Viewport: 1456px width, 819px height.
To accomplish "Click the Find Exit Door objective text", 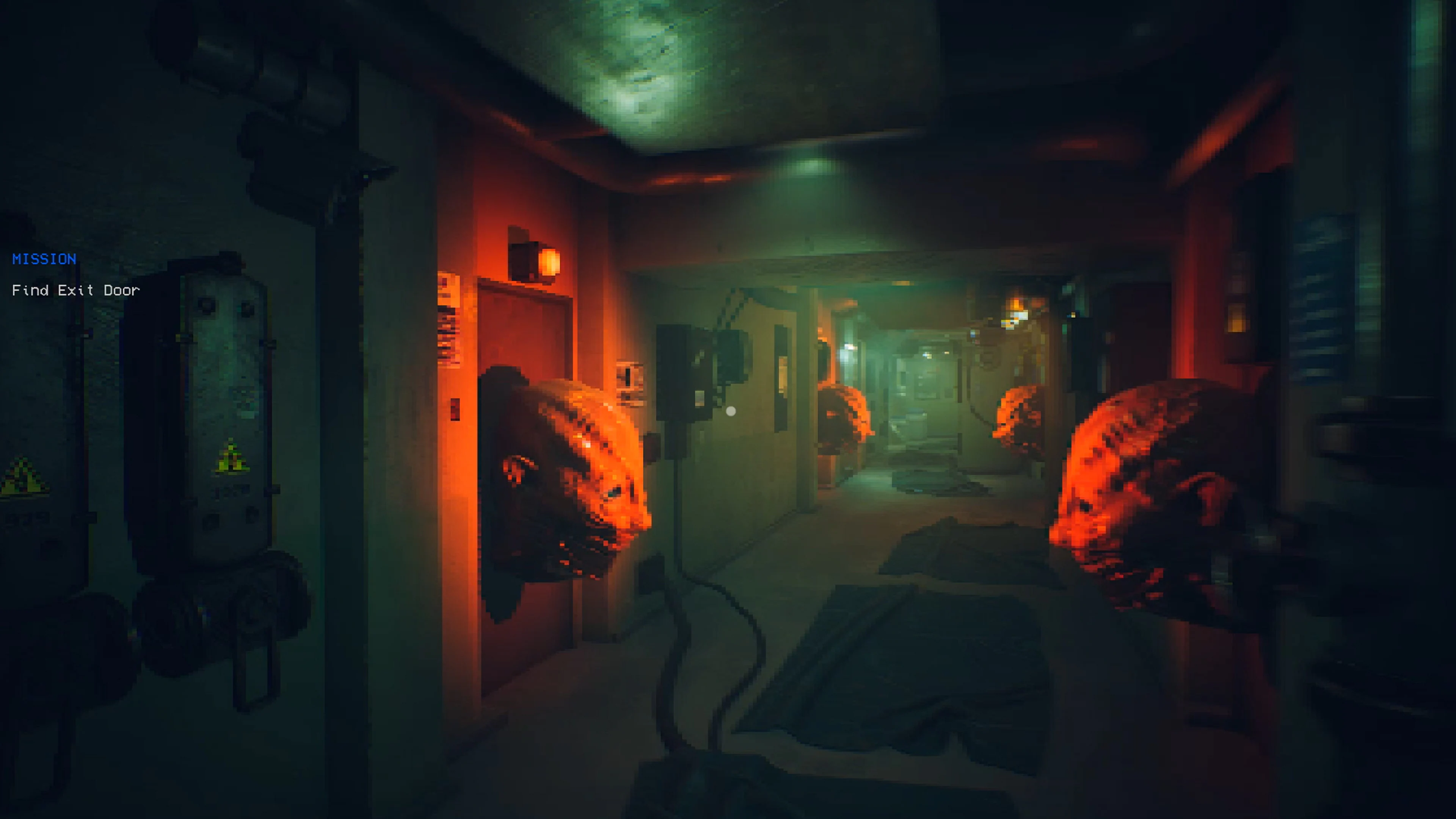I will tap(76, 290).
